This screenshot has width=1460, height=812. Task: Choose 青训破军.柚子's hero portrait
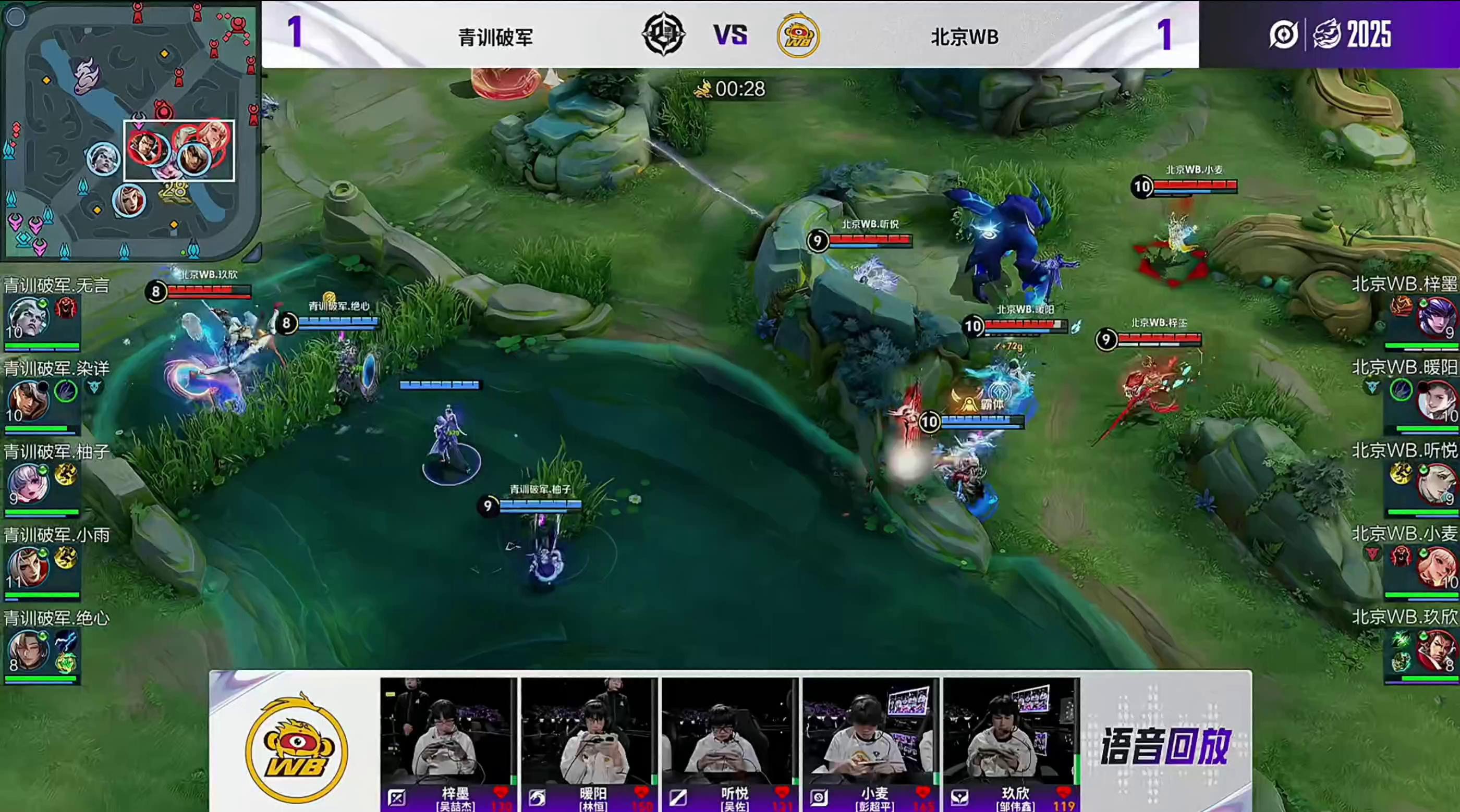click(x=27, y=484)
